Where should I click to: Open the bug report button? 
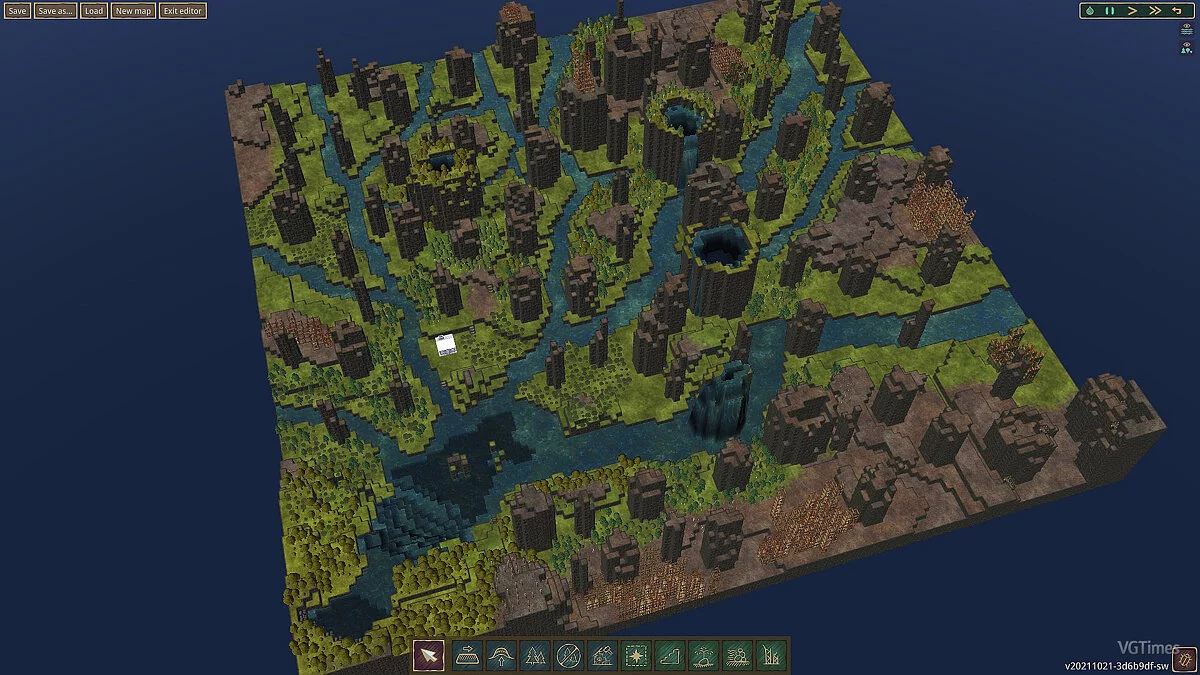click(1184, 660)
